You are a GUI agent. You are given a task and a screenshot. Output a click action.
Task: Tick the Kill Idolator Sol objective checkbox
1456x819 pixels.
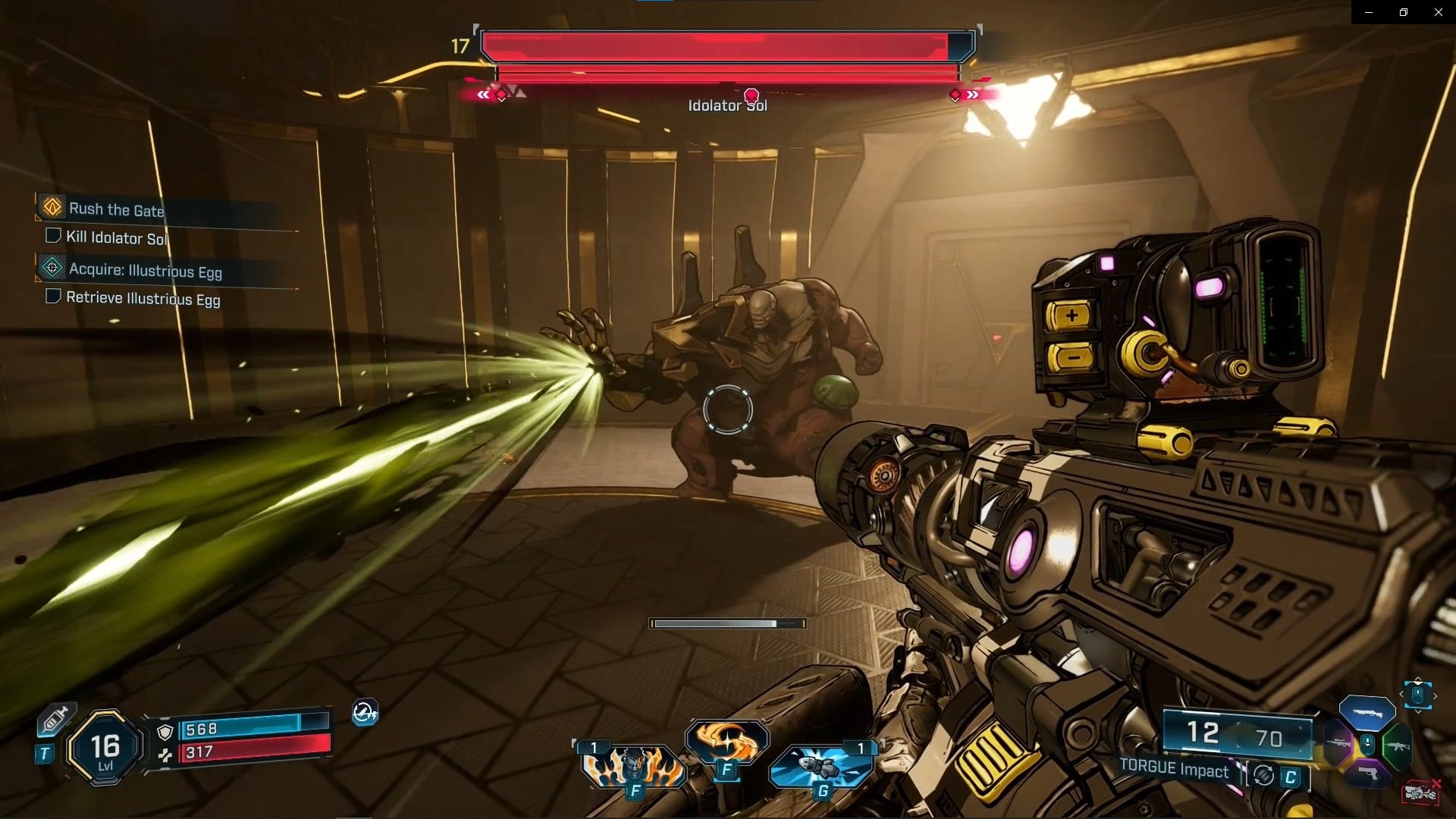click(x=53, y=236)
